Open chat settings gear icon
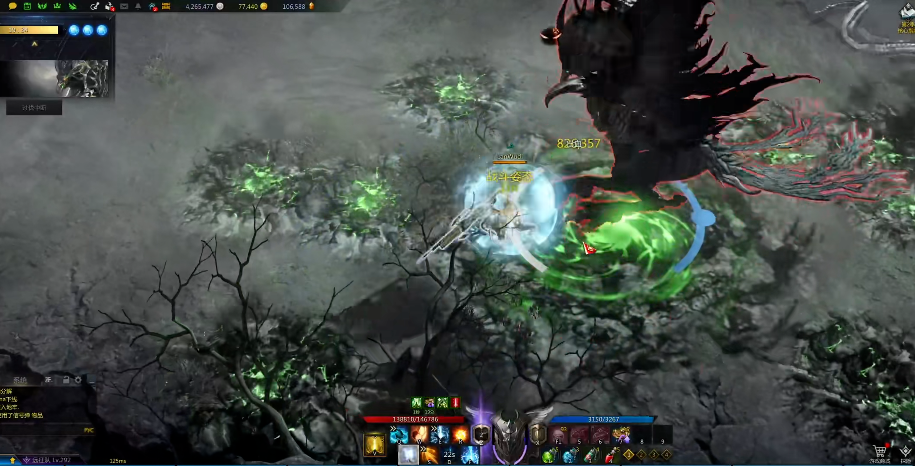Viewport: 915px width, 466px height. coord(78,380)
